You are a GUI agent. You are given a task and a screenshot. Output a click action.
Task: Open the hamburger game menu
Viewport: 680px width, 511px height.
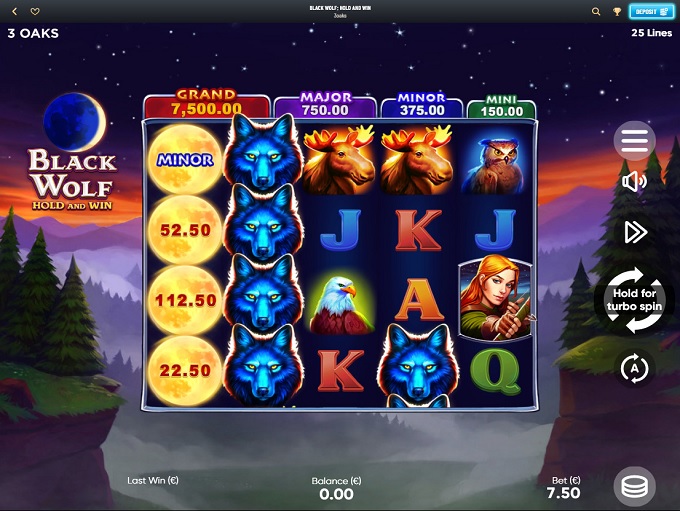tap(635, 141)
